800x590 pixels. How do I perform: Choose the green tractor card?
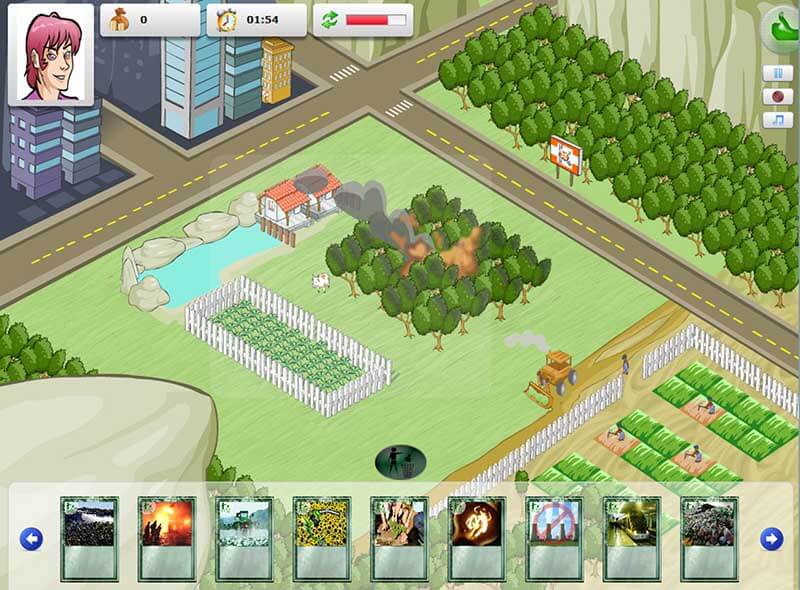point(244,538)
